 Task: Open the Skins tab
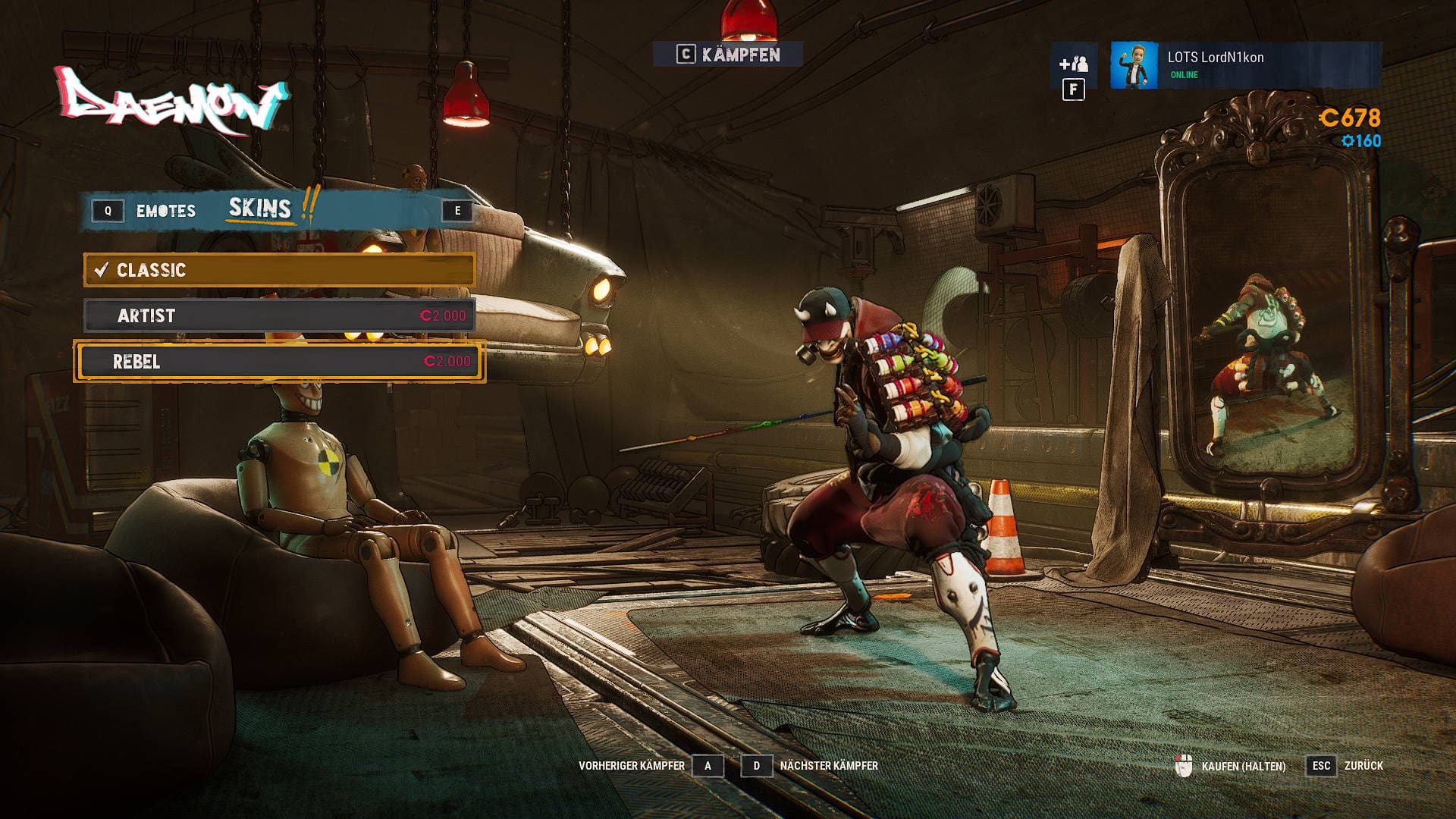tap(260, 209)
